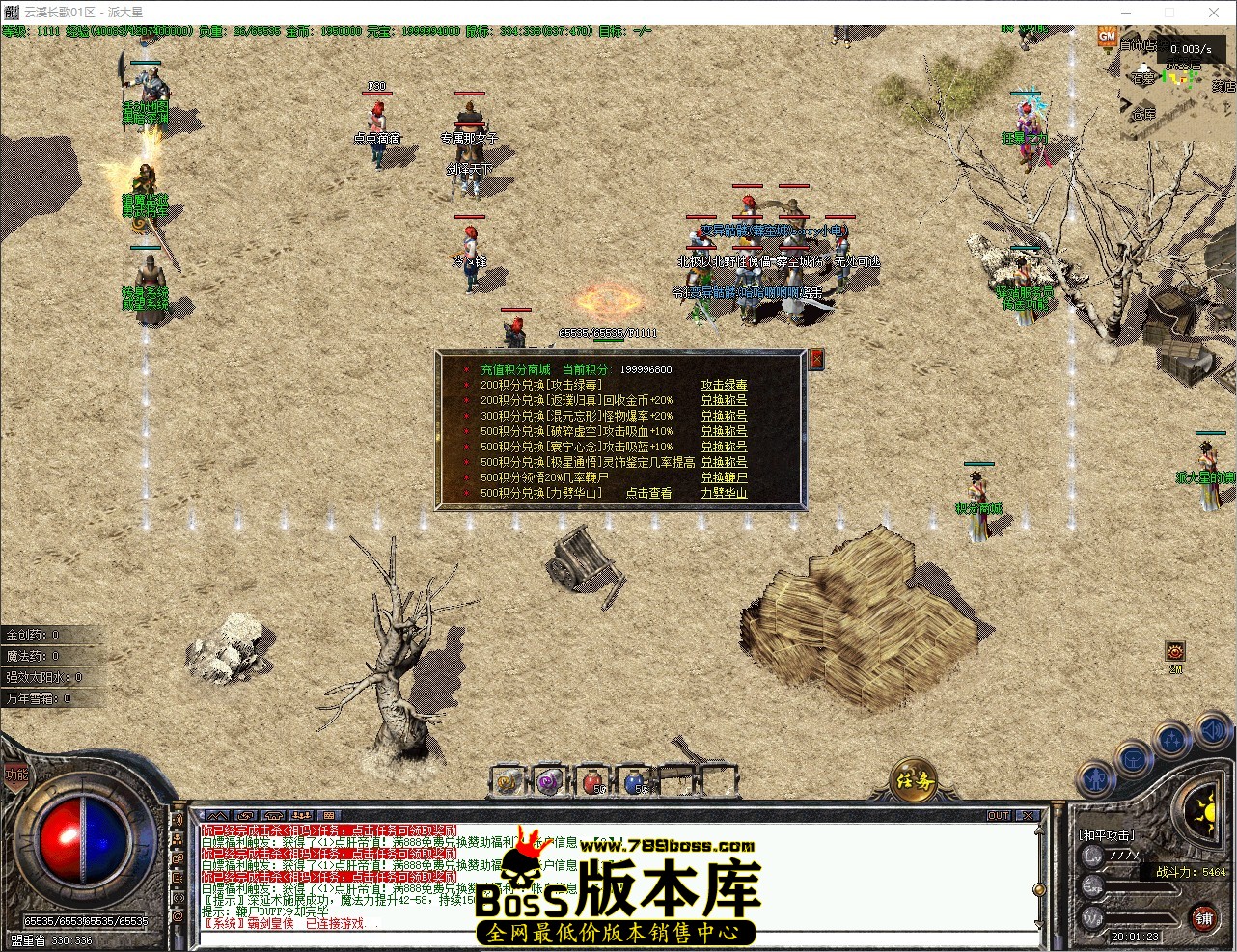1237x952 pixels.
Task: Toggle the 和平攻击 attack mode
Action: pos(1107,834)
